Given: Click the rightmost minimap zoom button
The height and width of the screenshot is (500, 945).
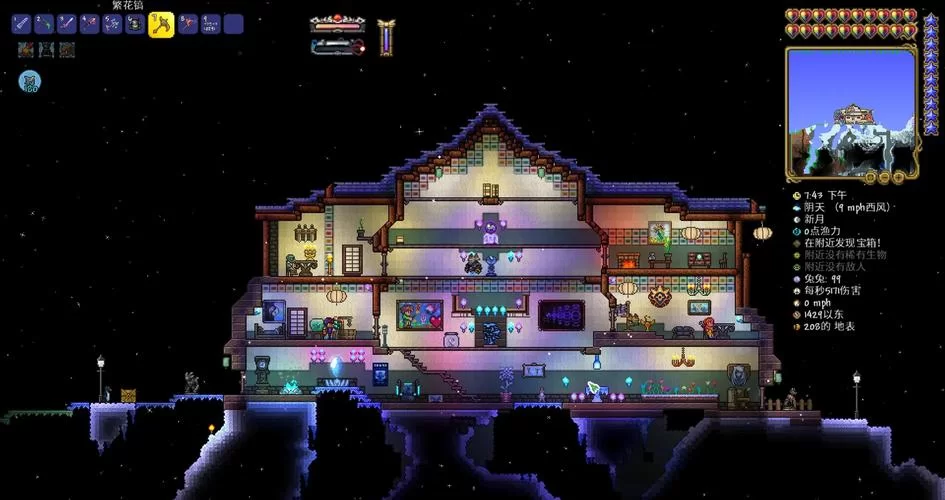Looking at the screenshot, I should pyautogui.click(x=896, y=177).
